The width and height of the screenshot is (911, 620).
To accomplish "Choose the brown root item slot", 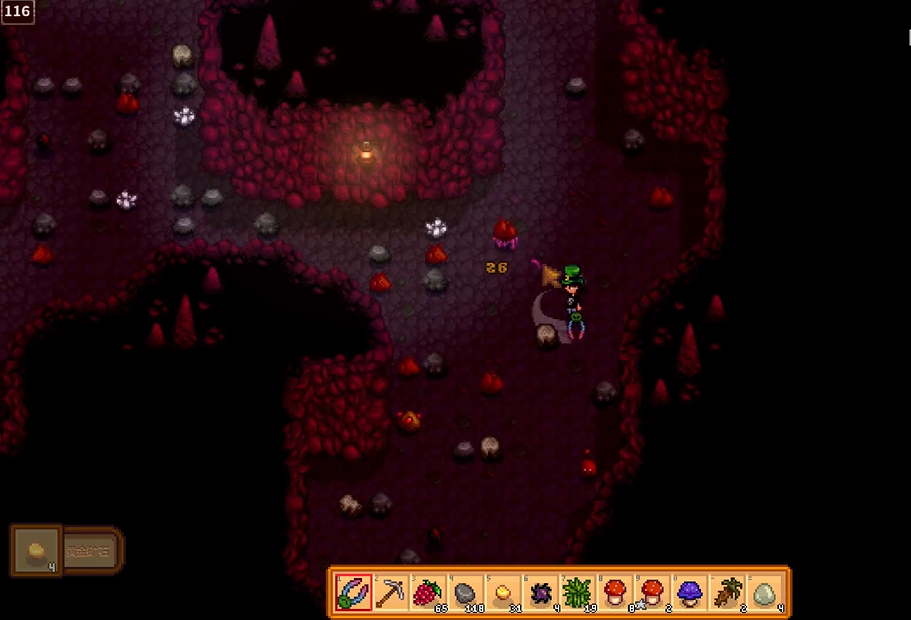I will point(726,592).
